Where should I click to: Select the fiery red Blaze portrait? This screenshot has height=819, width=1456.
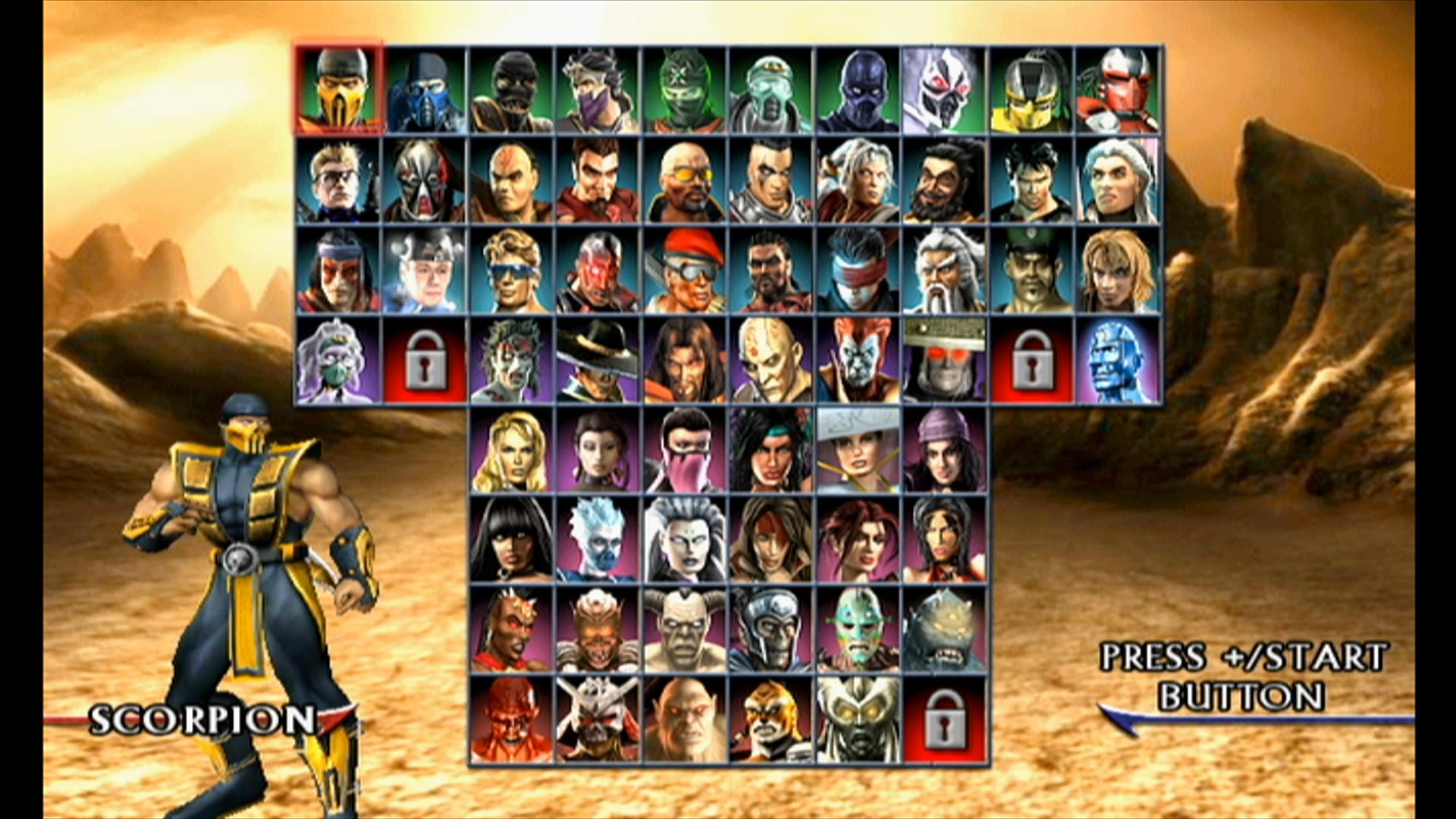(x=511, y=719)
